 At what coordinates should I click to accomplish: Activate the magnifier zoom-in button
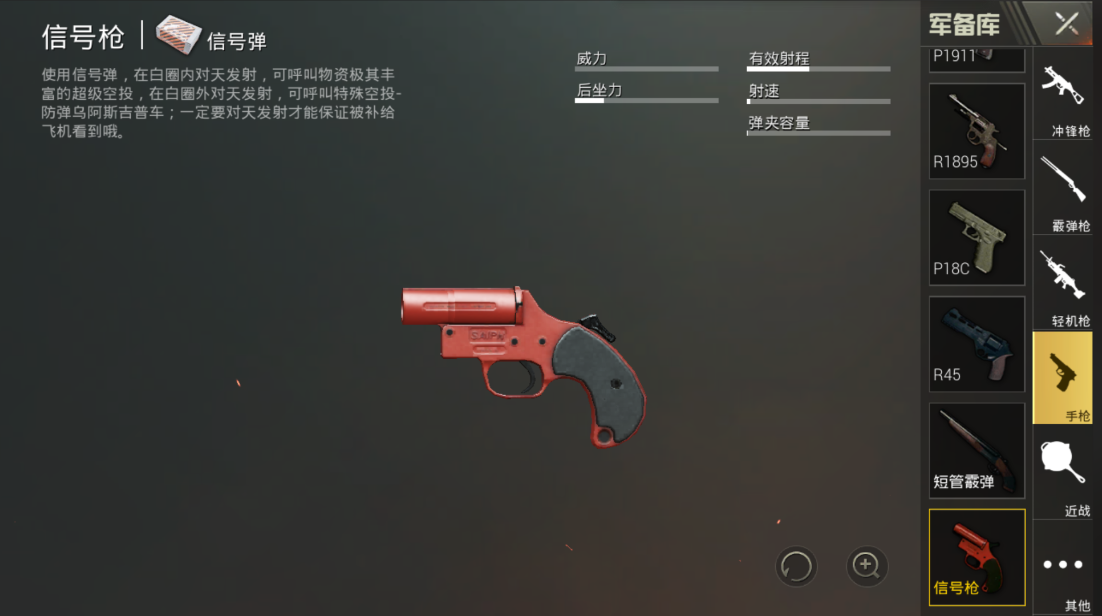[867, 567]
